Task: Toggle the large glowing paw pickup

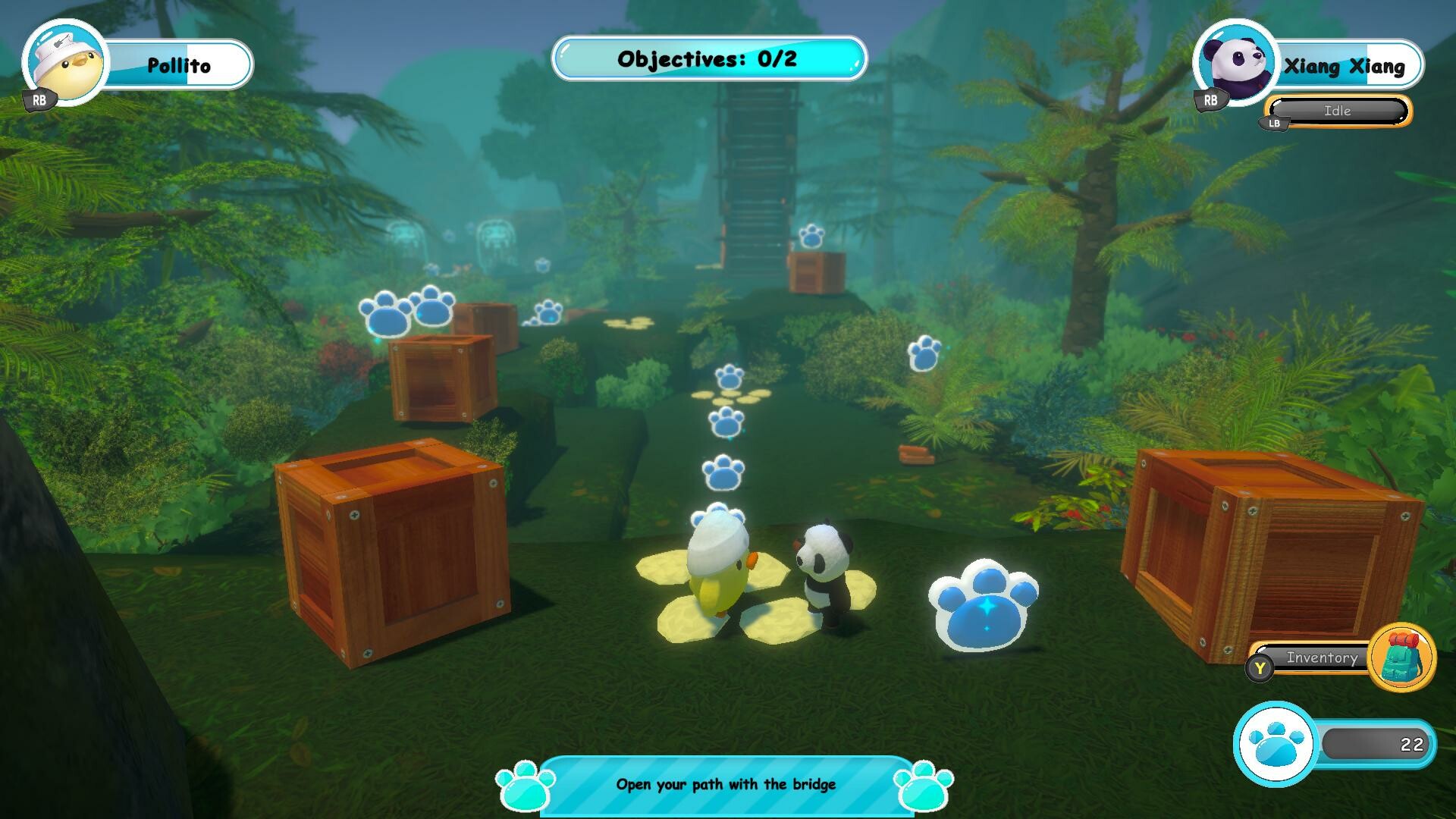Action: point(982,607)
